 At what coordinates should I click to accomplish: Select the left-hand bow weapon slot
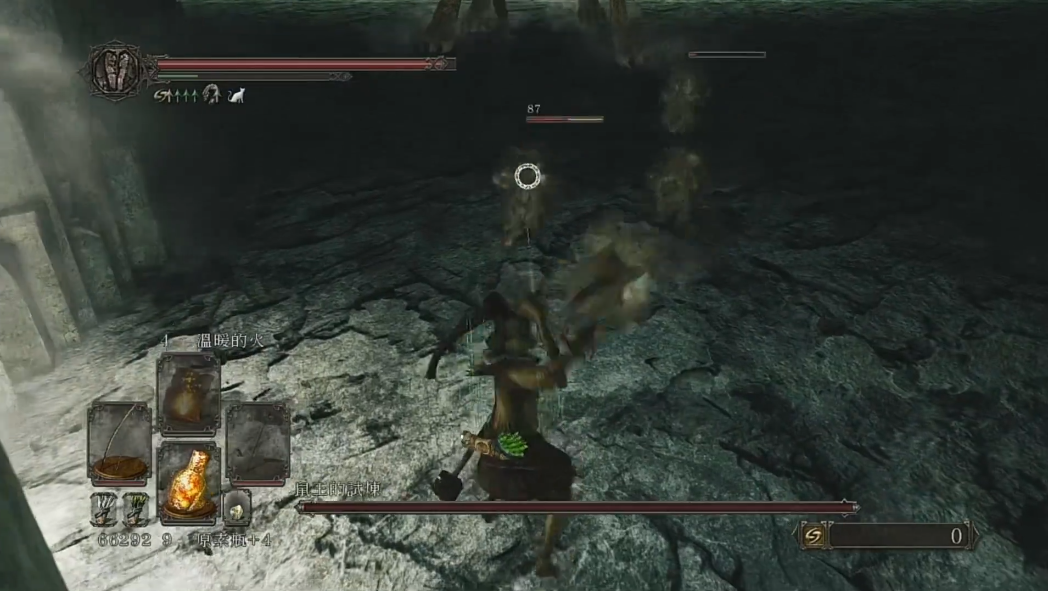pyautogui.click(x=119, y=442)
